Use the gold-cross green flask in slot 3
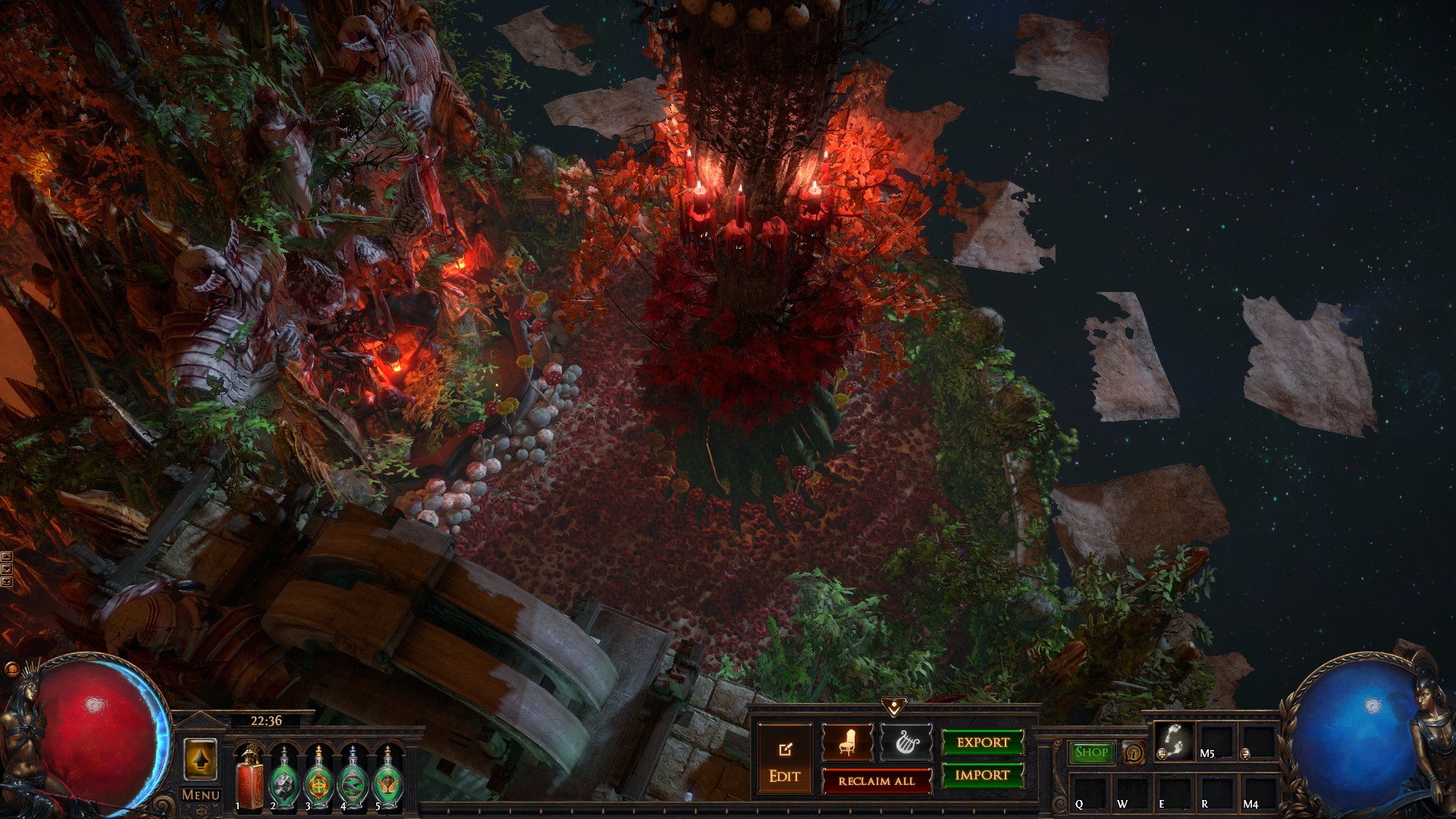 click(x=318, y=777)
